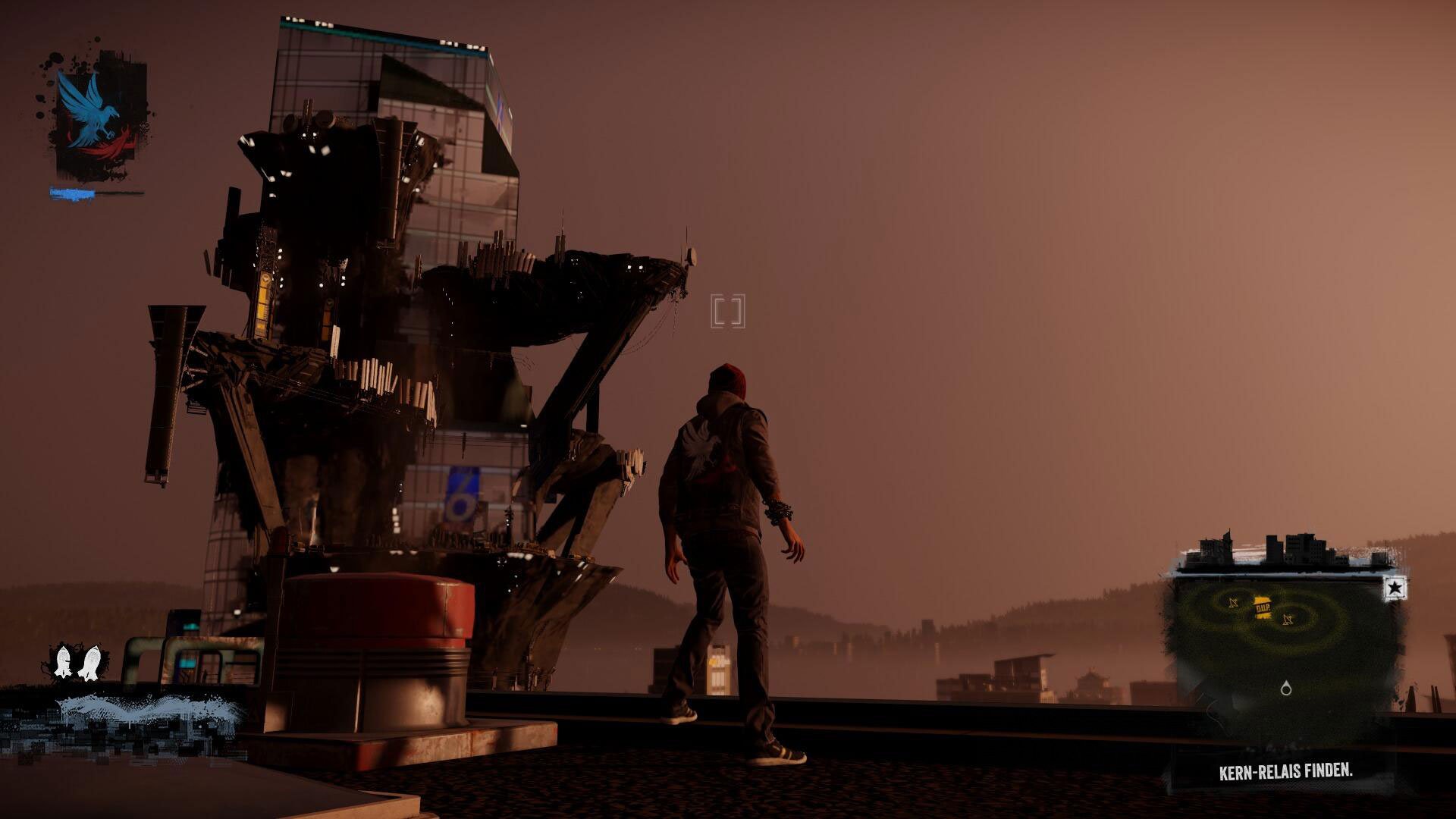Select the star marker on the minimap

[x=1394, y=588]
